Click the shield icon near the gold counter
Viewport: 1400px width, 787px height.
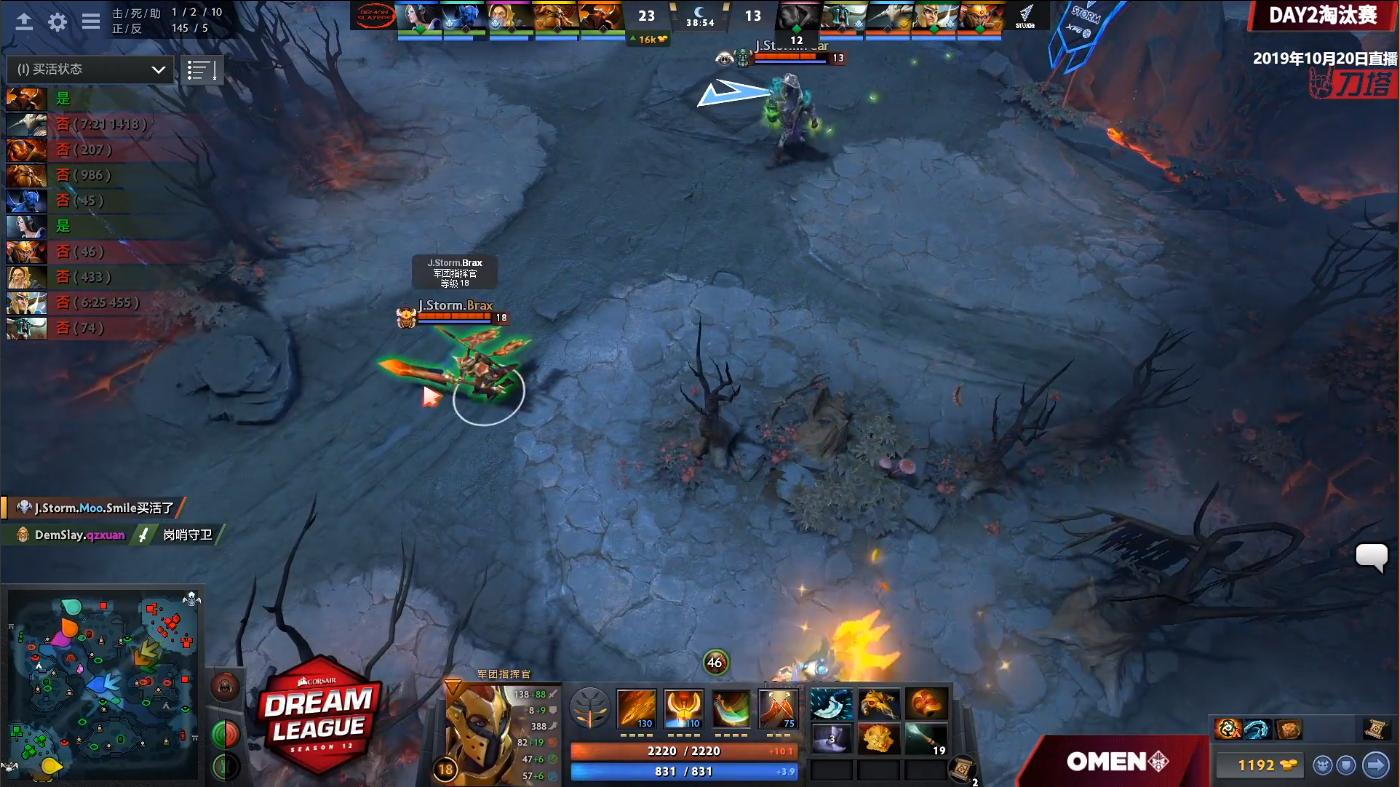(1345, 766)
